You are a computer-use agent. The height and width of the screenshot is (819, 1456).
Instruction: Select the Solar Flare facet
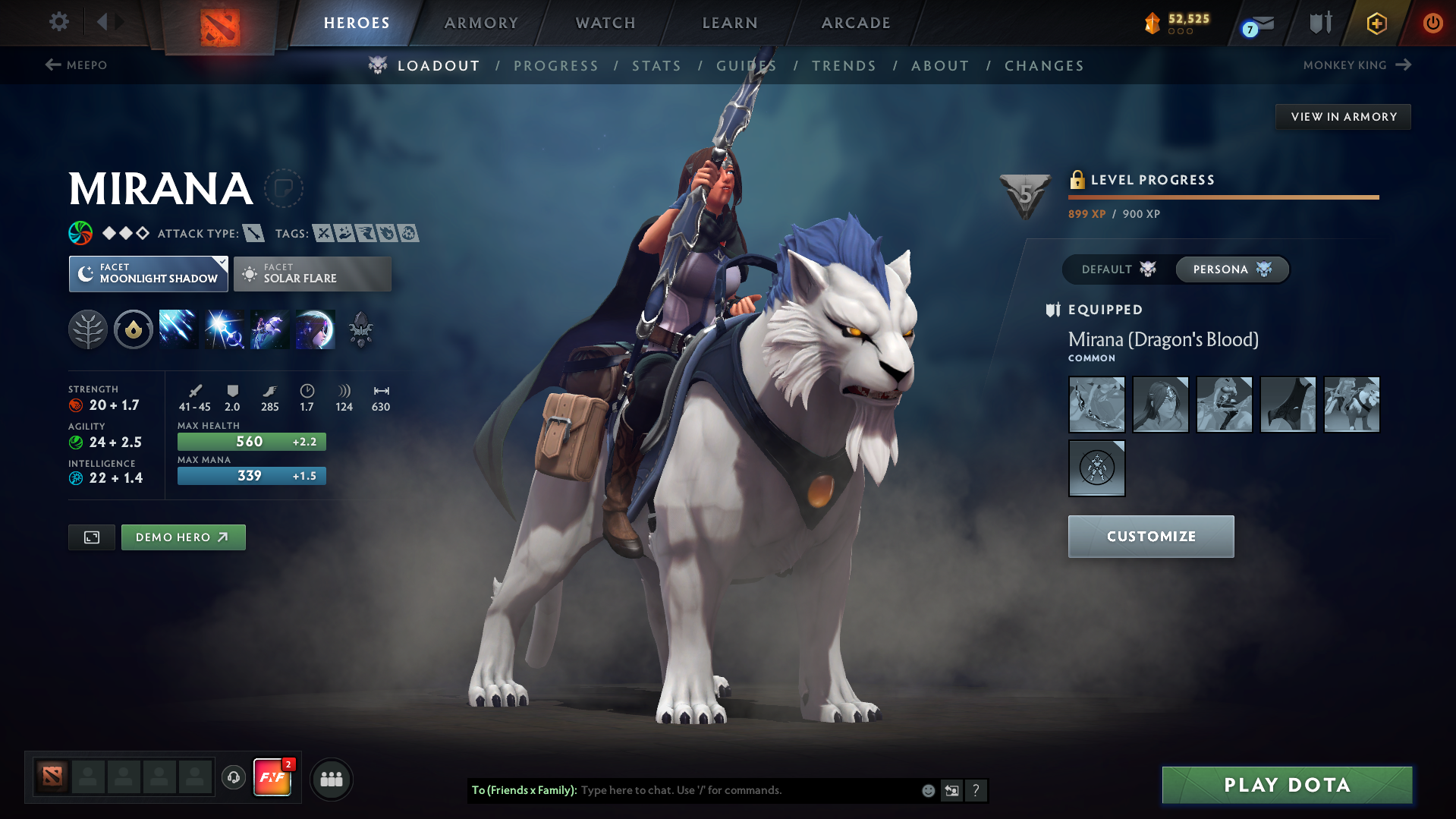point(313,274)
